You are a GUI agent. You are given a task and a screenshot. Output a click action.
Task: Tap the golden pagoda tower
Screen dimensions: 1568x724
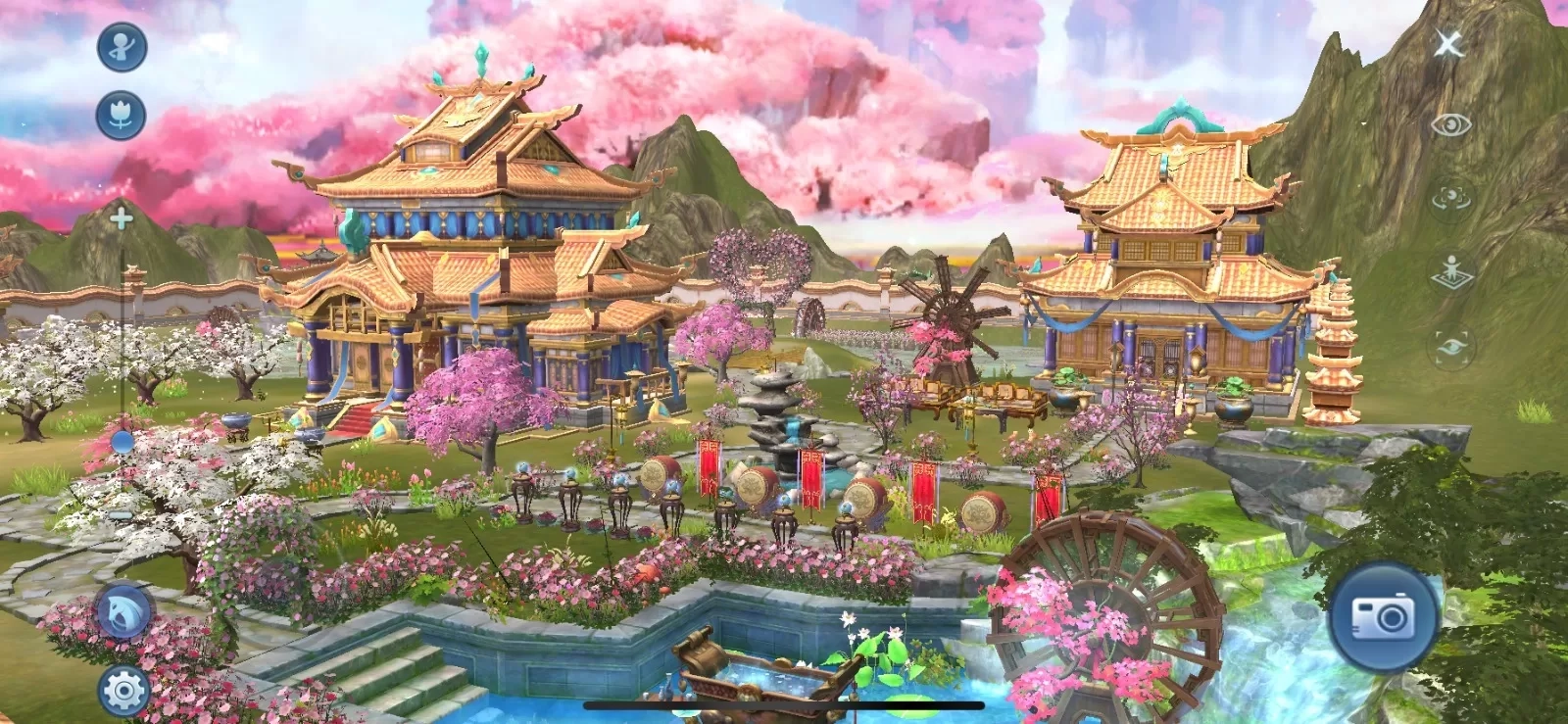(1333, 343)
